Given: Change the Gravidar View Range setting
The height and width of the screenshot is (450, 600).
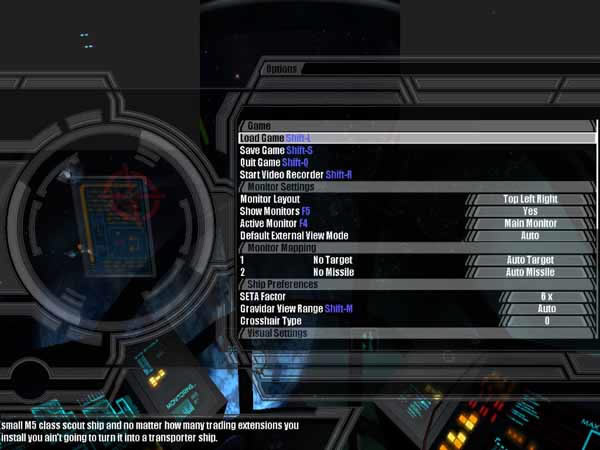Looking at the screenshot, I should click(546, 308).
